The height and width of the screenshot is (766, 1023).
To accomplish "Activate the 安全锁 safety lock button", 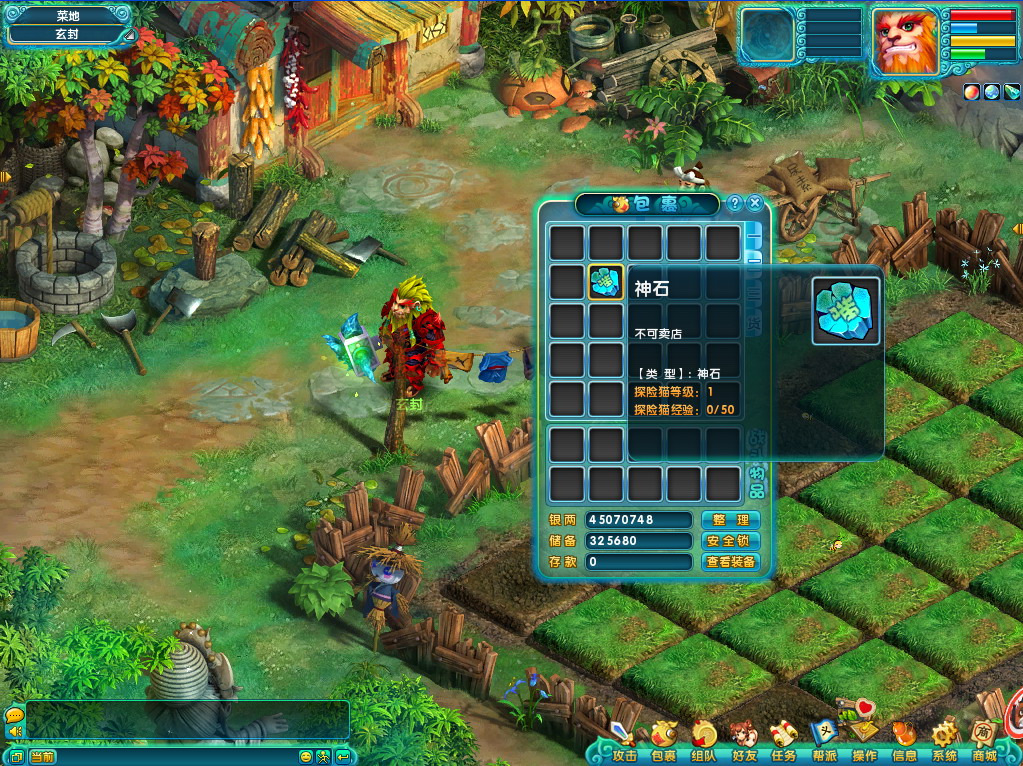I will pos(731,541).
